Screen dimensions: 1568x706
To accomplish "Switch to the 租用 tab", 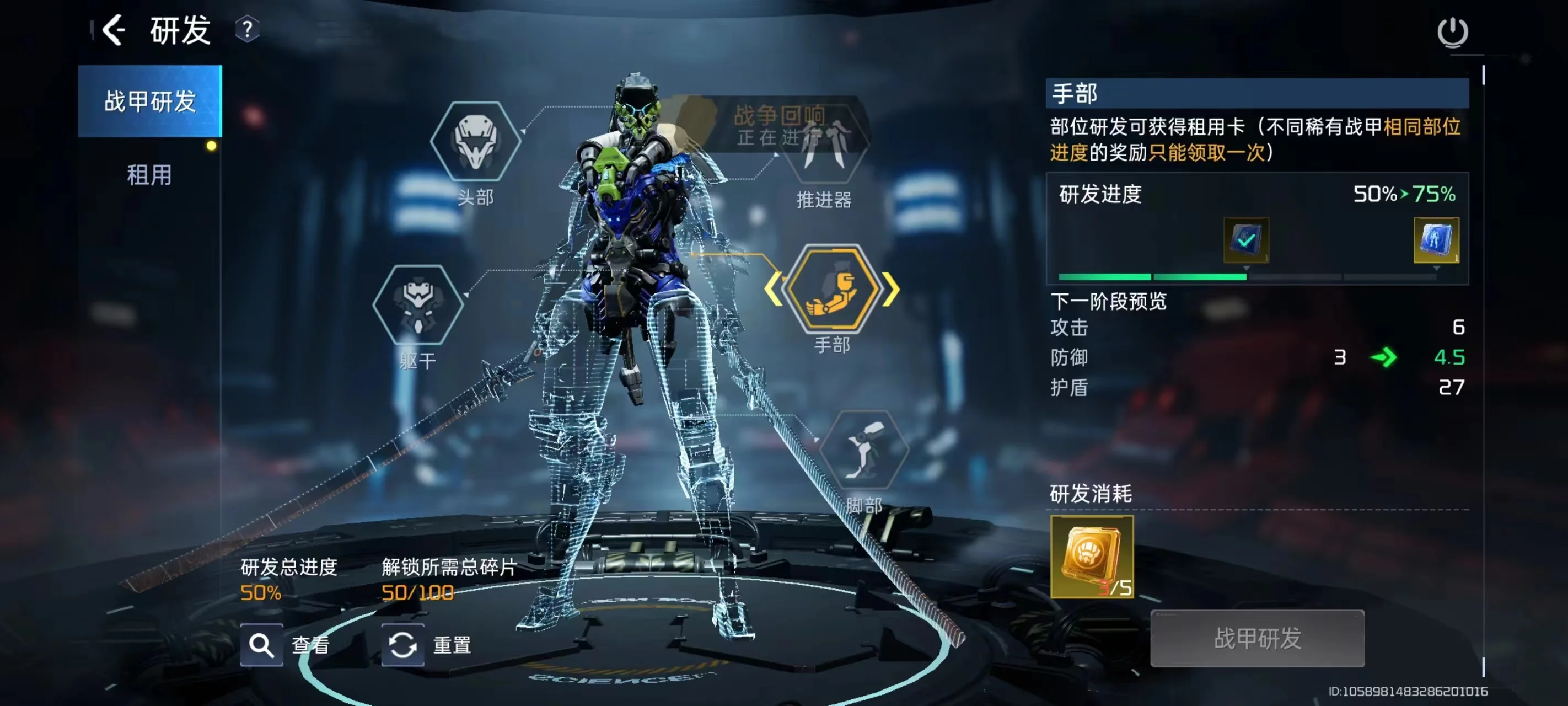I will 149,175.
